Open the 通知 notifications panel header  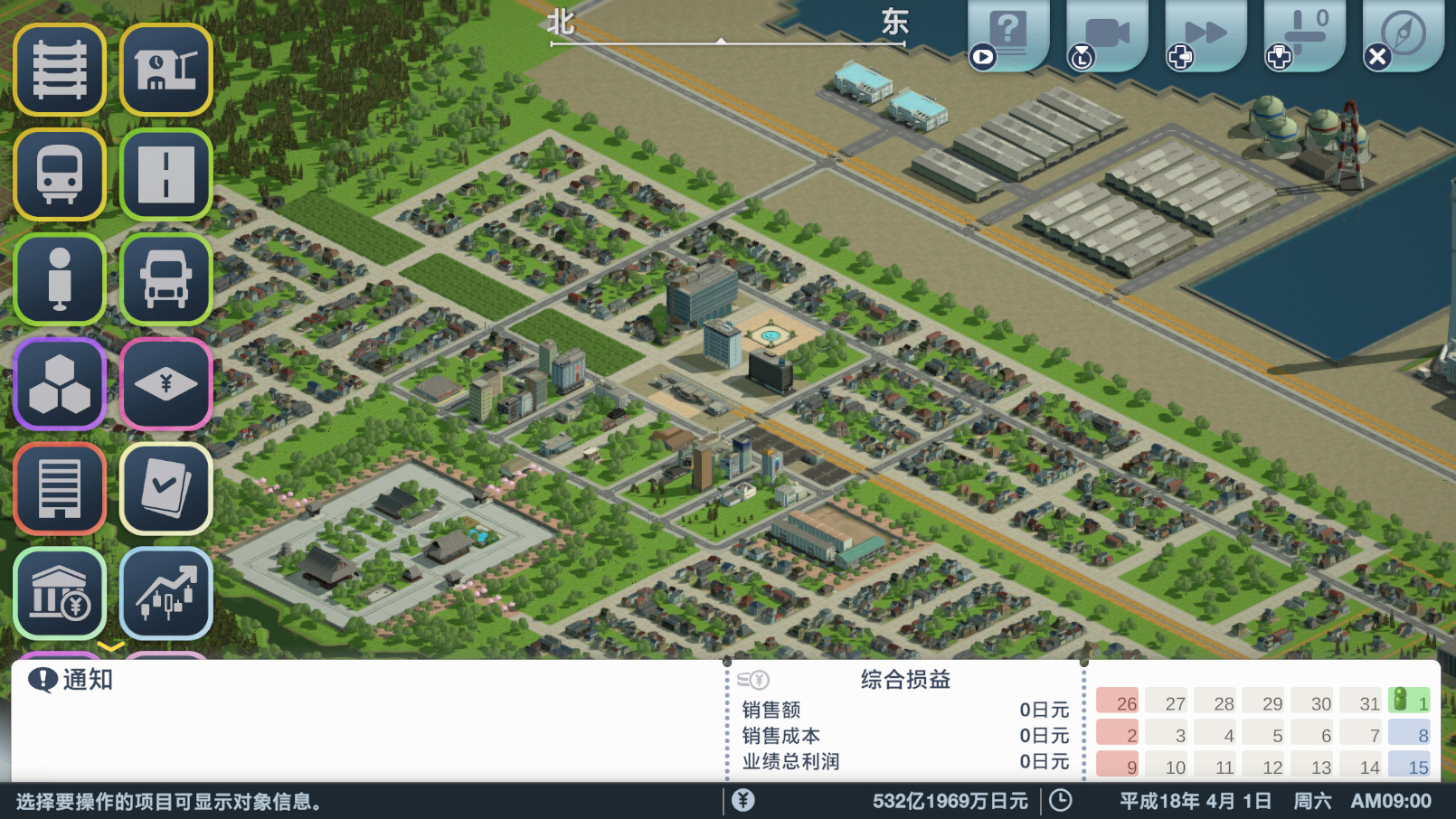tap(84, 680)
